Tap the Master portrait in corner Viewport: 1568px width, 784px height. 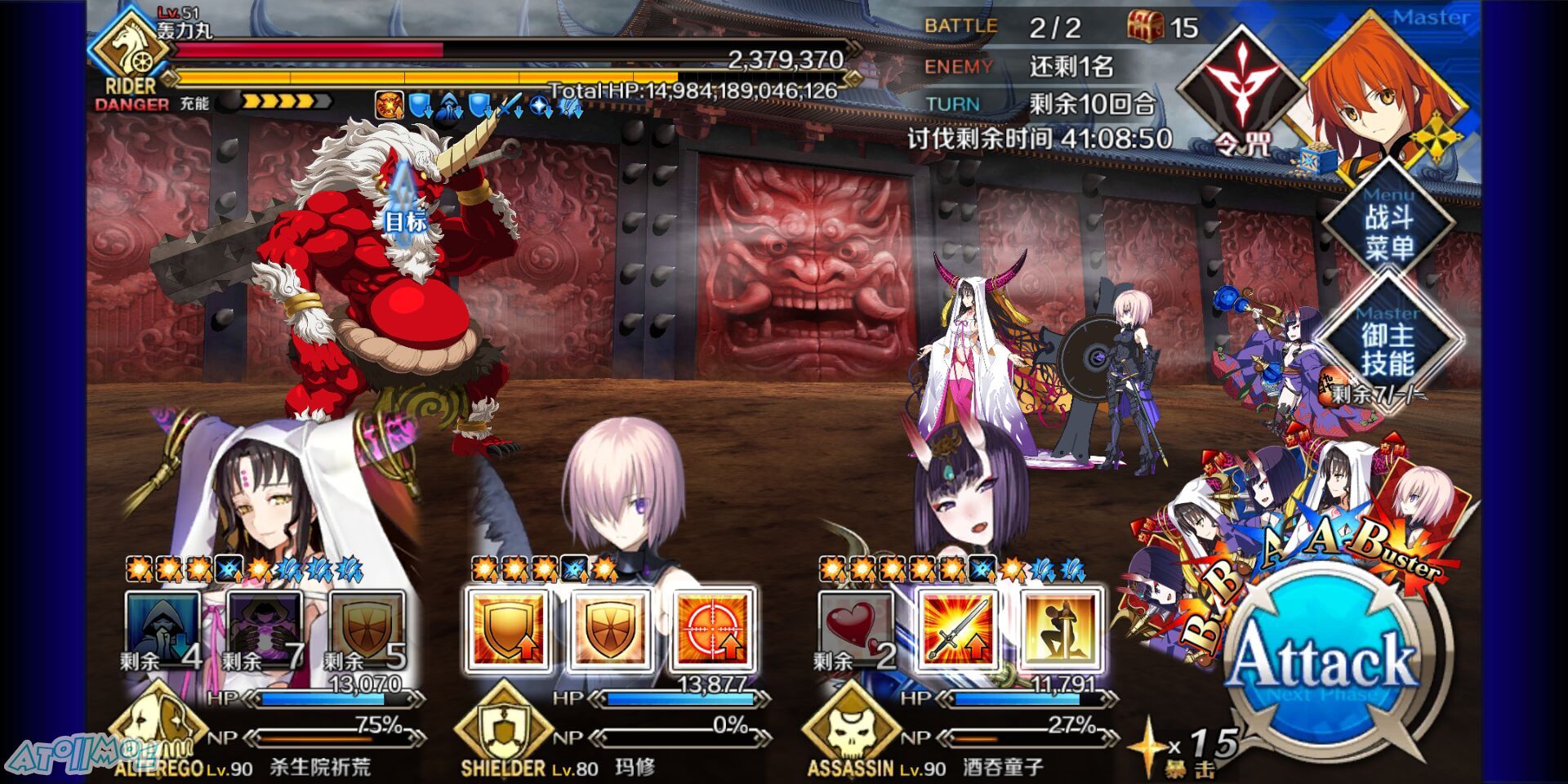point(1380,90)
